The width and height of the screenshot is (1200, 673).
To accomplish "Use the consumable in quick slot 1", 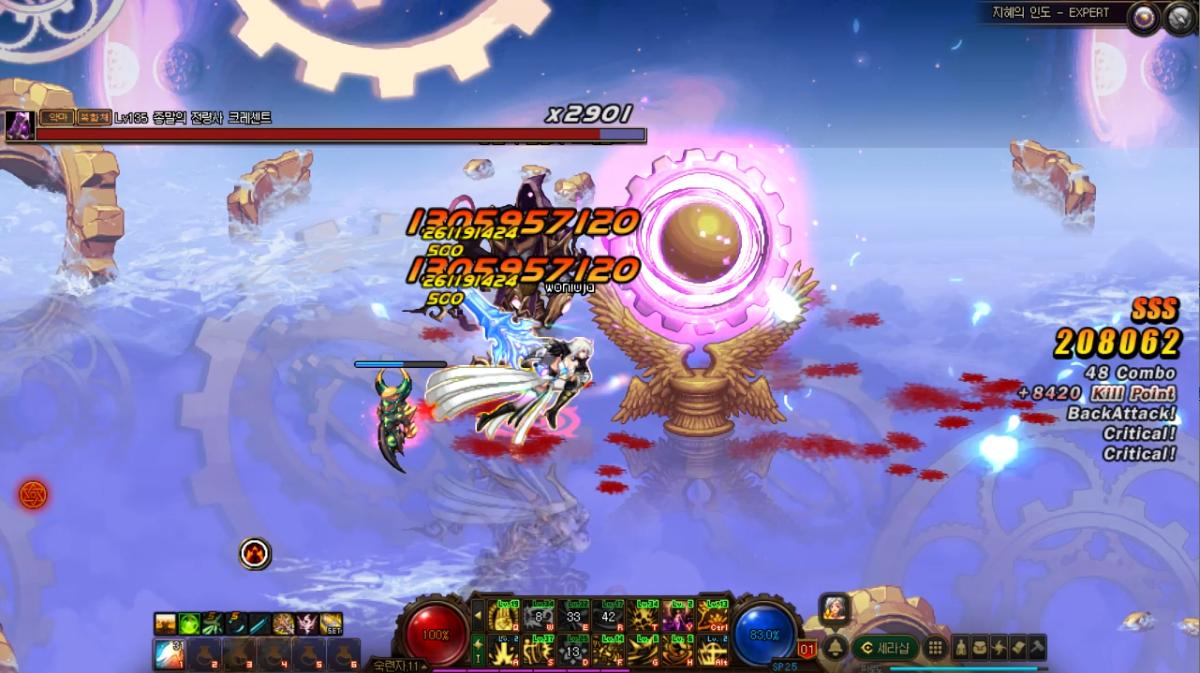I will [168, 653].
